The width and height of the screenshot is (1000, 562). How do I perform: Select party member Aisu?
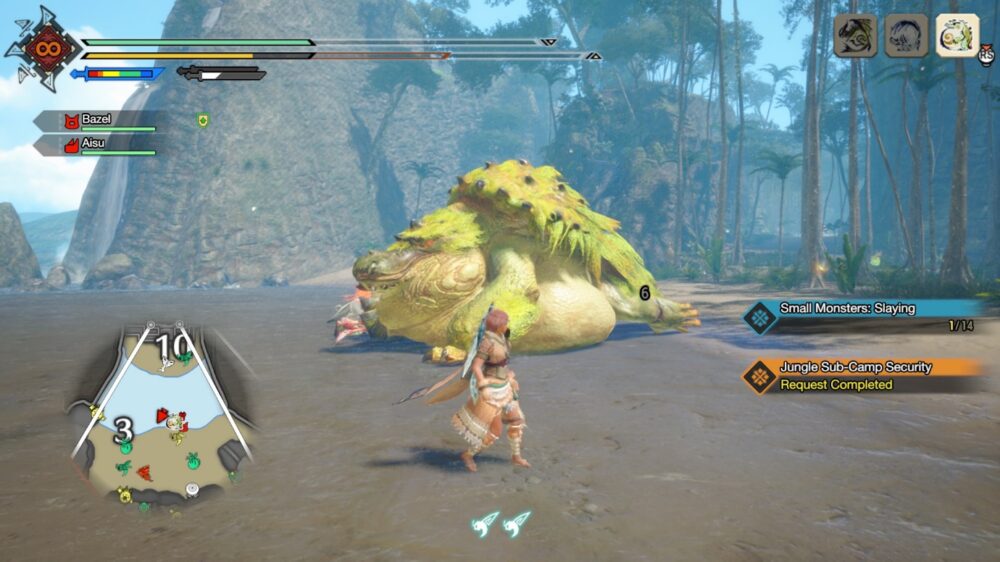[97, 146]
